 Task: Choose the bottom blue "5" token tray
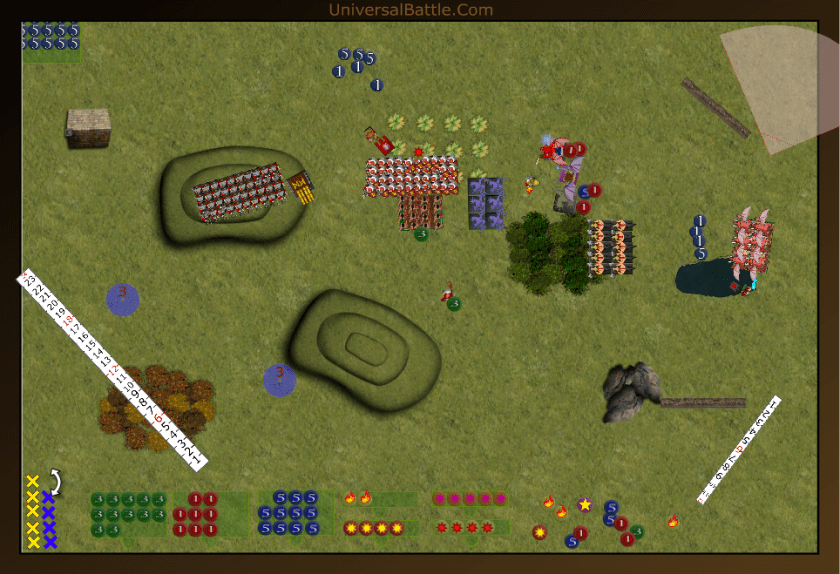(297, 514)
